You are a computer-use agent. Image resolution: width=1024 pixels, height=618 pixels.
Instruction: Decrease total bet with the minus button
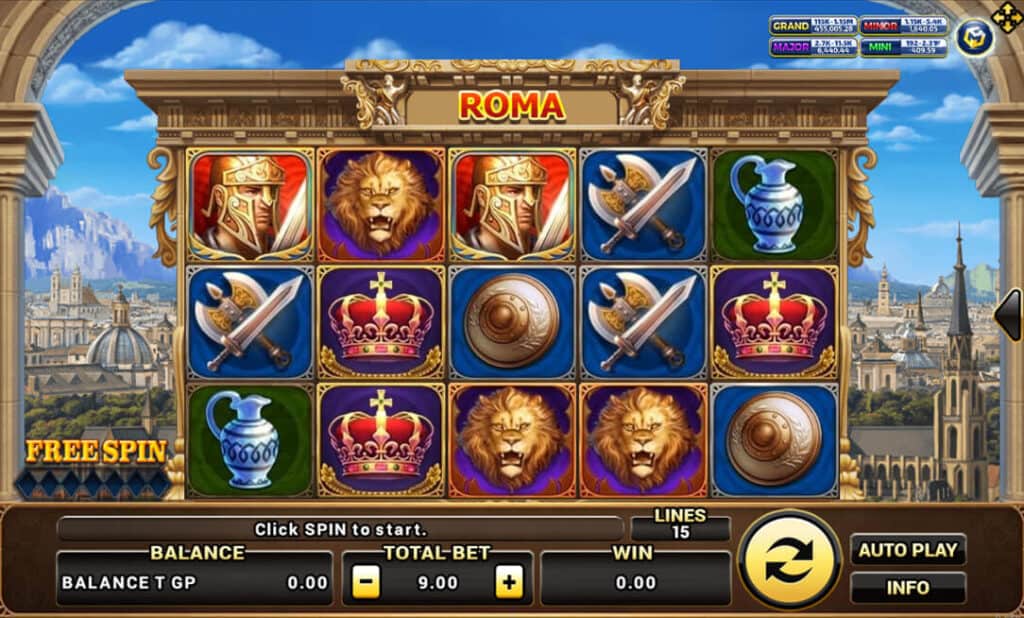(366, 582)
